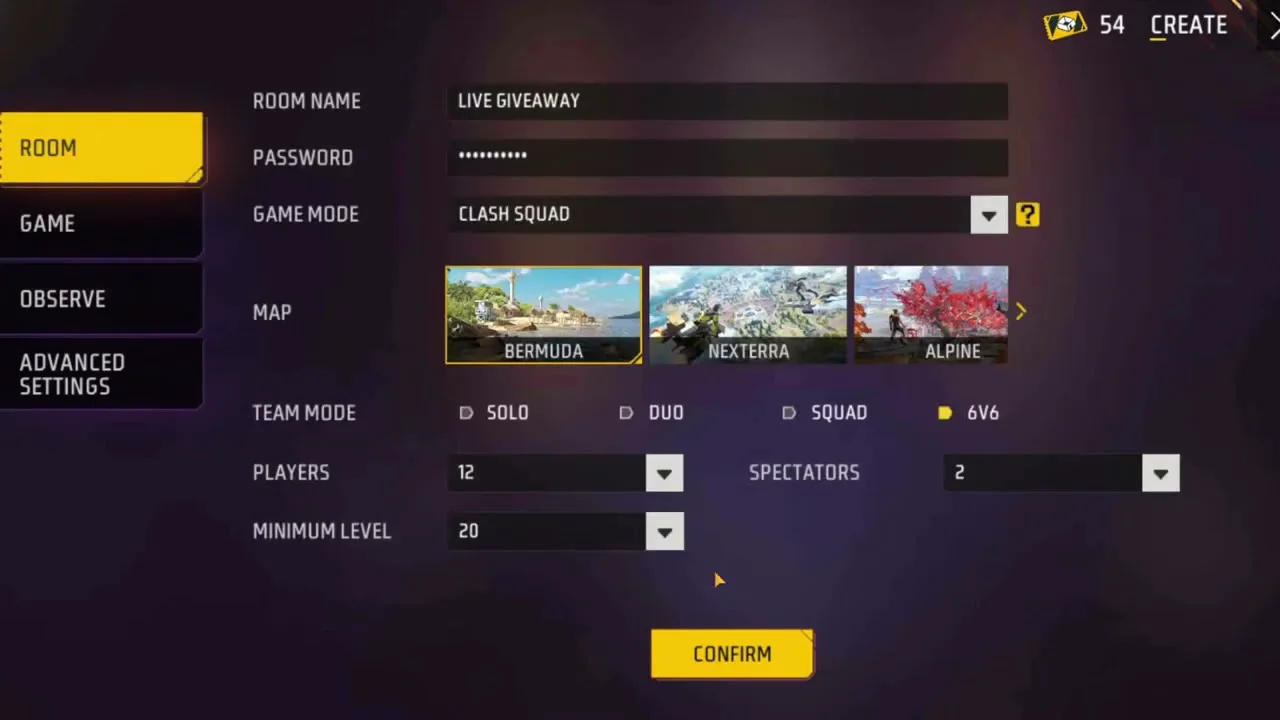The width and height of the screenshot is (1280, 720).
Task: Click the Password input field
Action: click(726, 157)
